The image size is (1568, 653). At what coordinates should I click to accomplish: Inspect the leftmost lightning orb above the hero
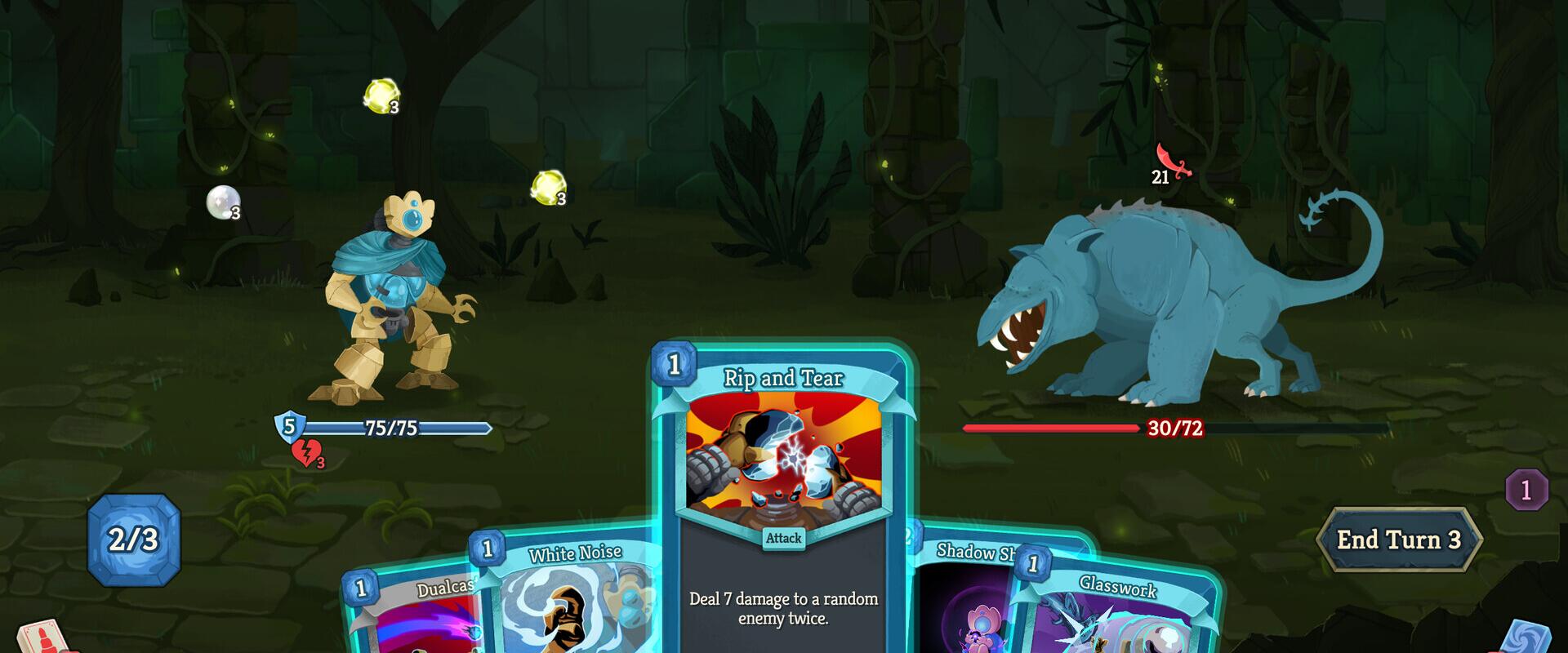[378, 98]
